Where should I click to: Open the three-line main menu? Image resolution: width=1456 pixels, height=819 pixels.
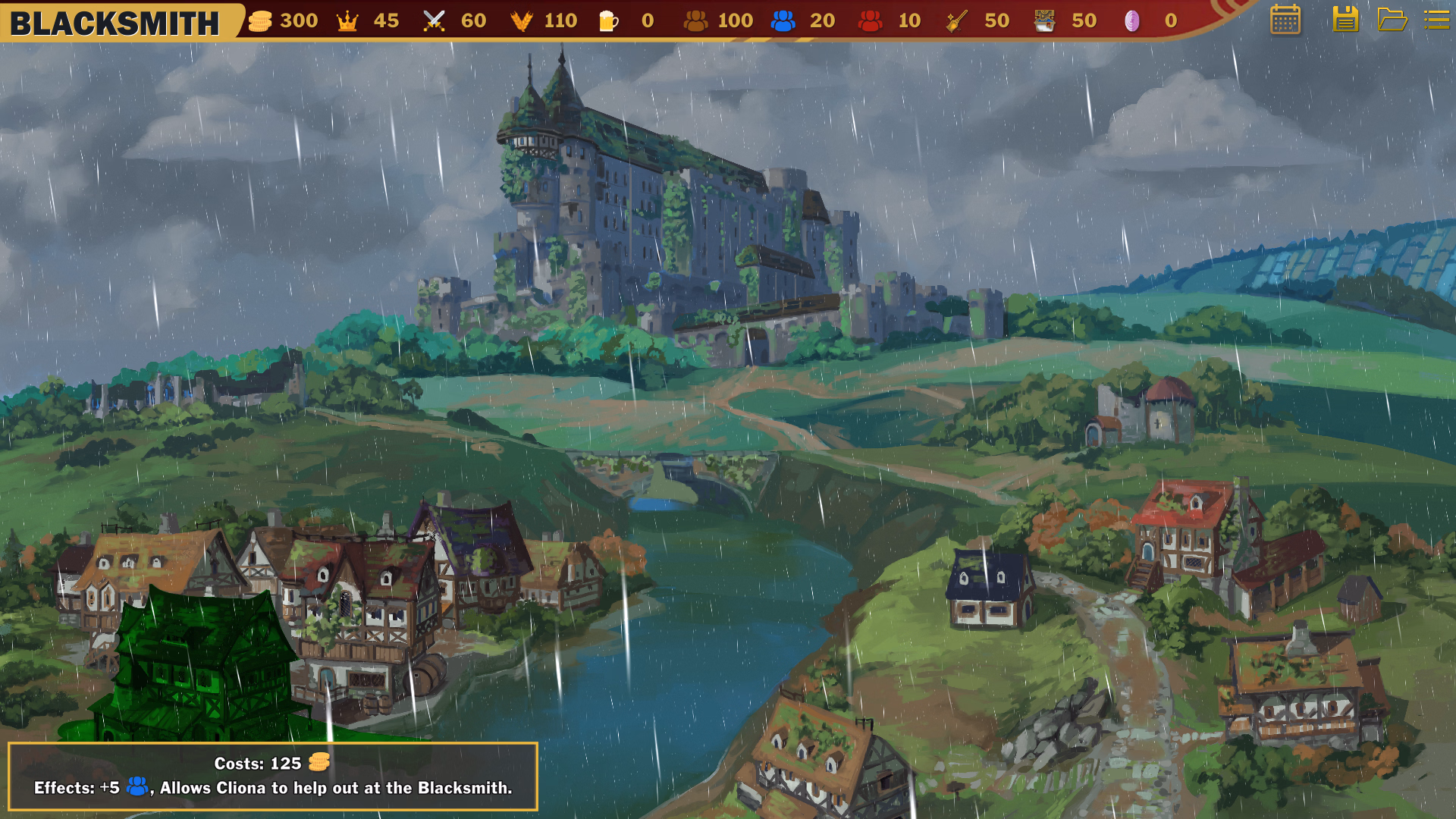[1437, 20]
